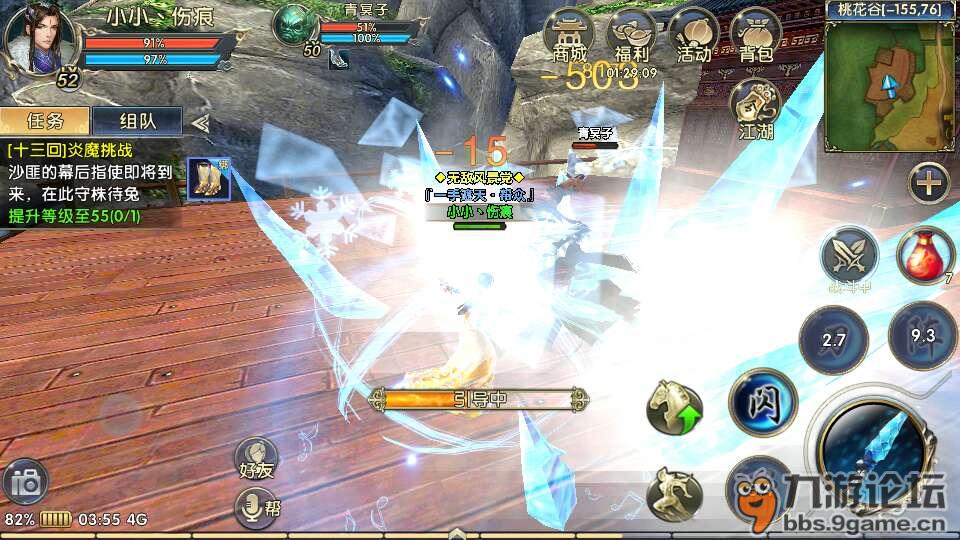Switch to the 组队 team tab
The width and height of the screenshot is (960, 540).
click(x=136, y=121)
